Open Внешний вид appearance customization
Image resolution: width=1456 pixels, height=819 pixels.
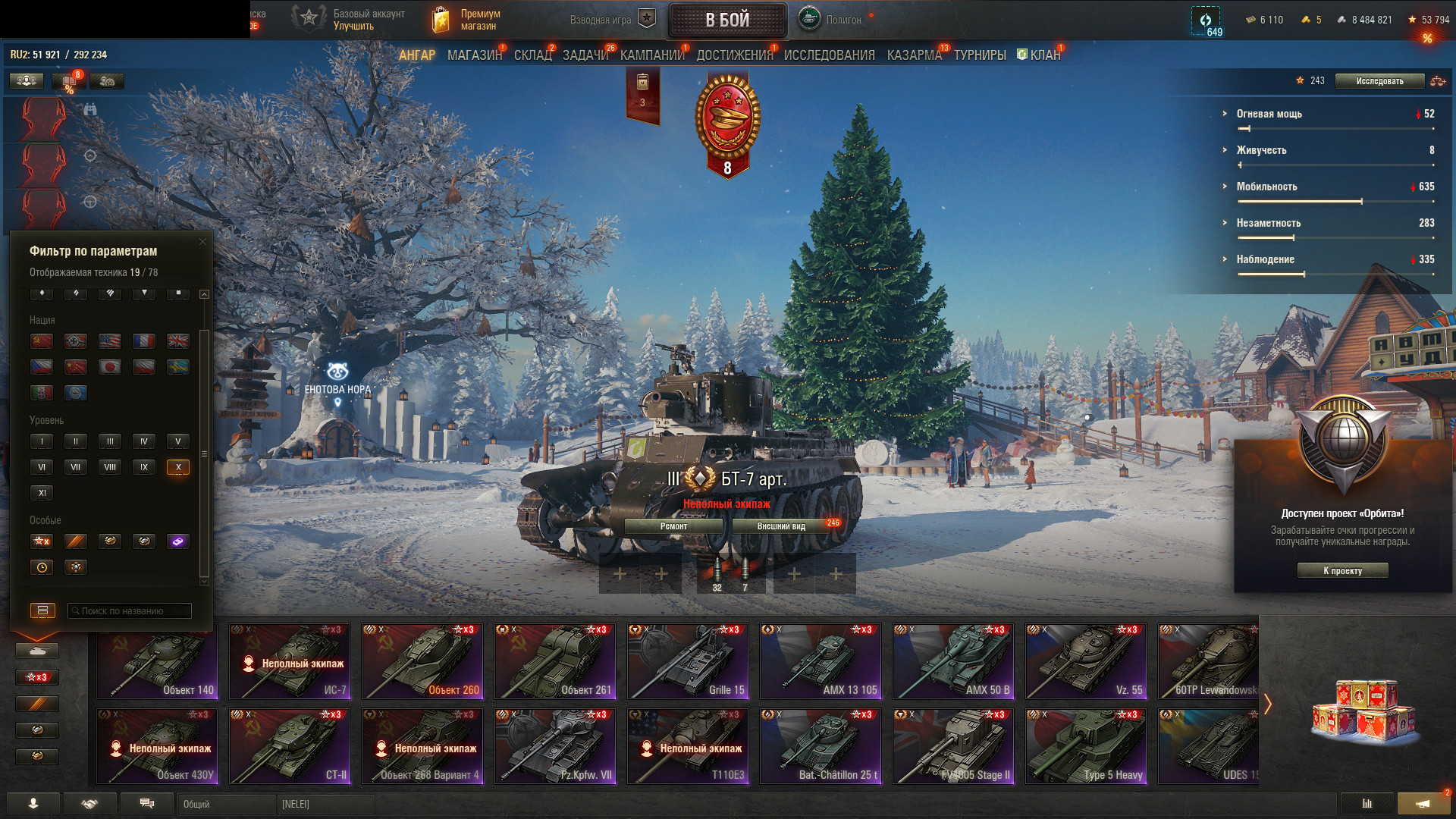click(x=781, y=526)
